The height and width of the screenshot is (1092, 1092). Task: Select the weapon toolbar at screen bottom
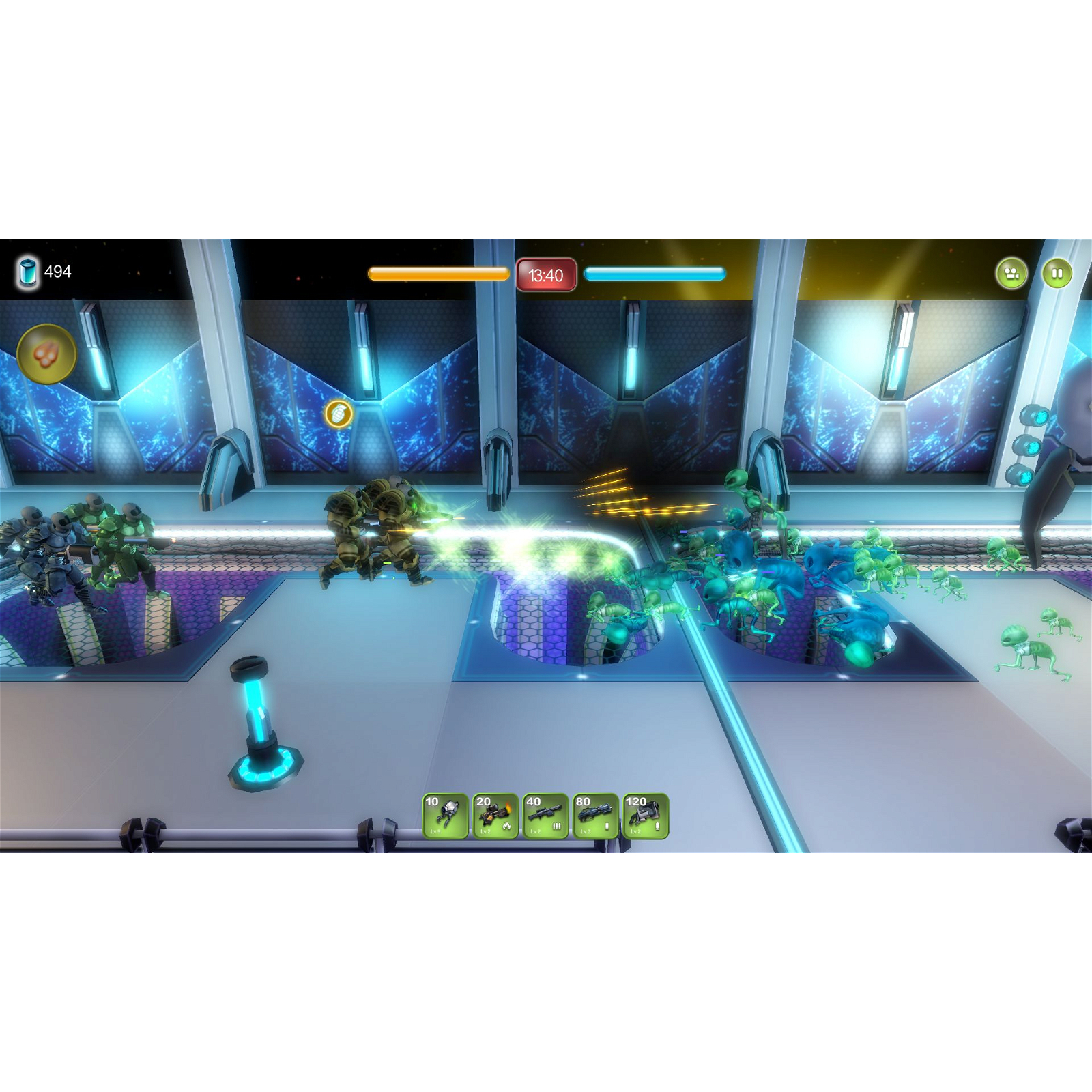(x=545, y=817)
